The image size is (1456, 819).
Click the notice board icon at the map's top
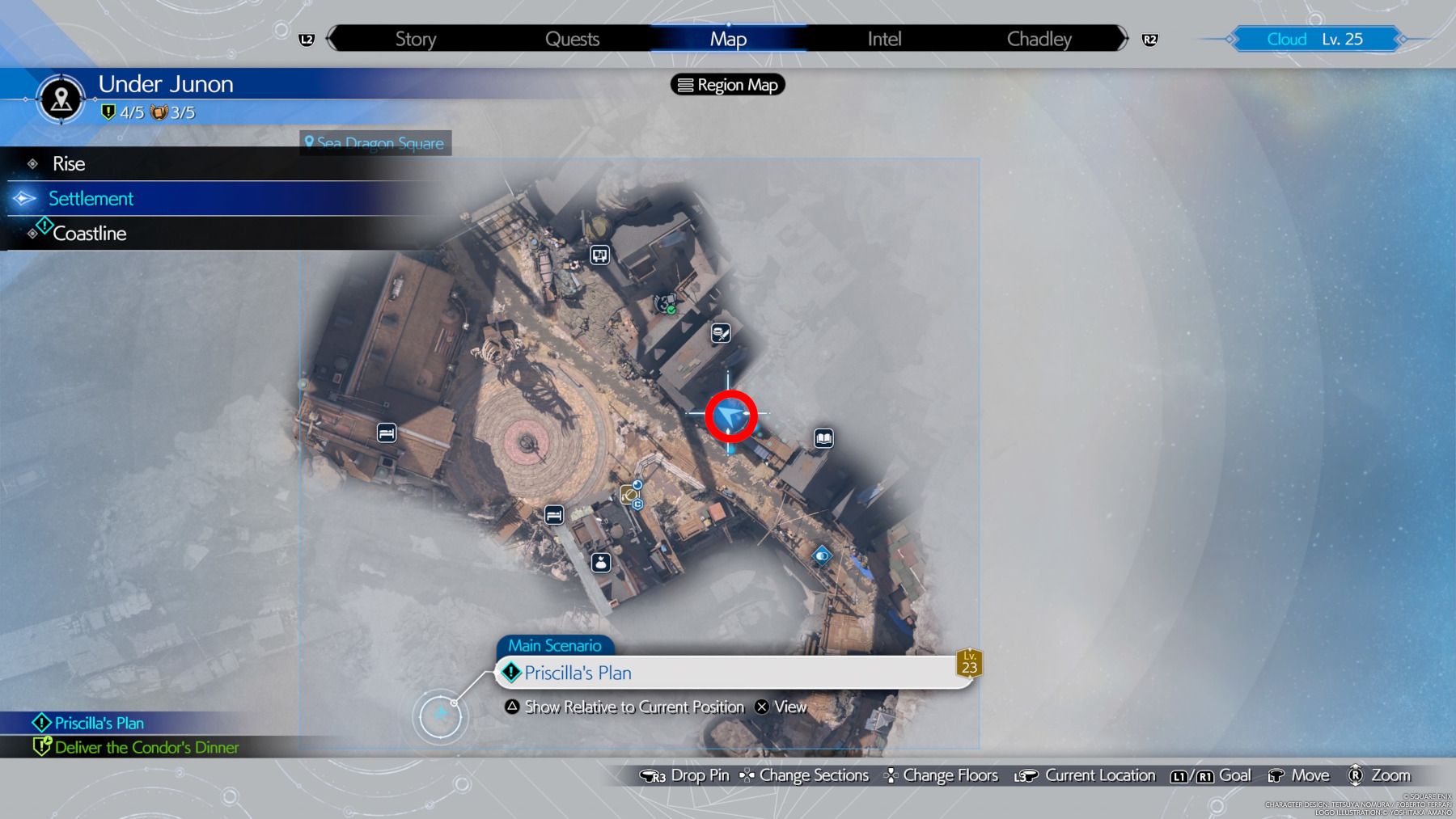[599, 255]
